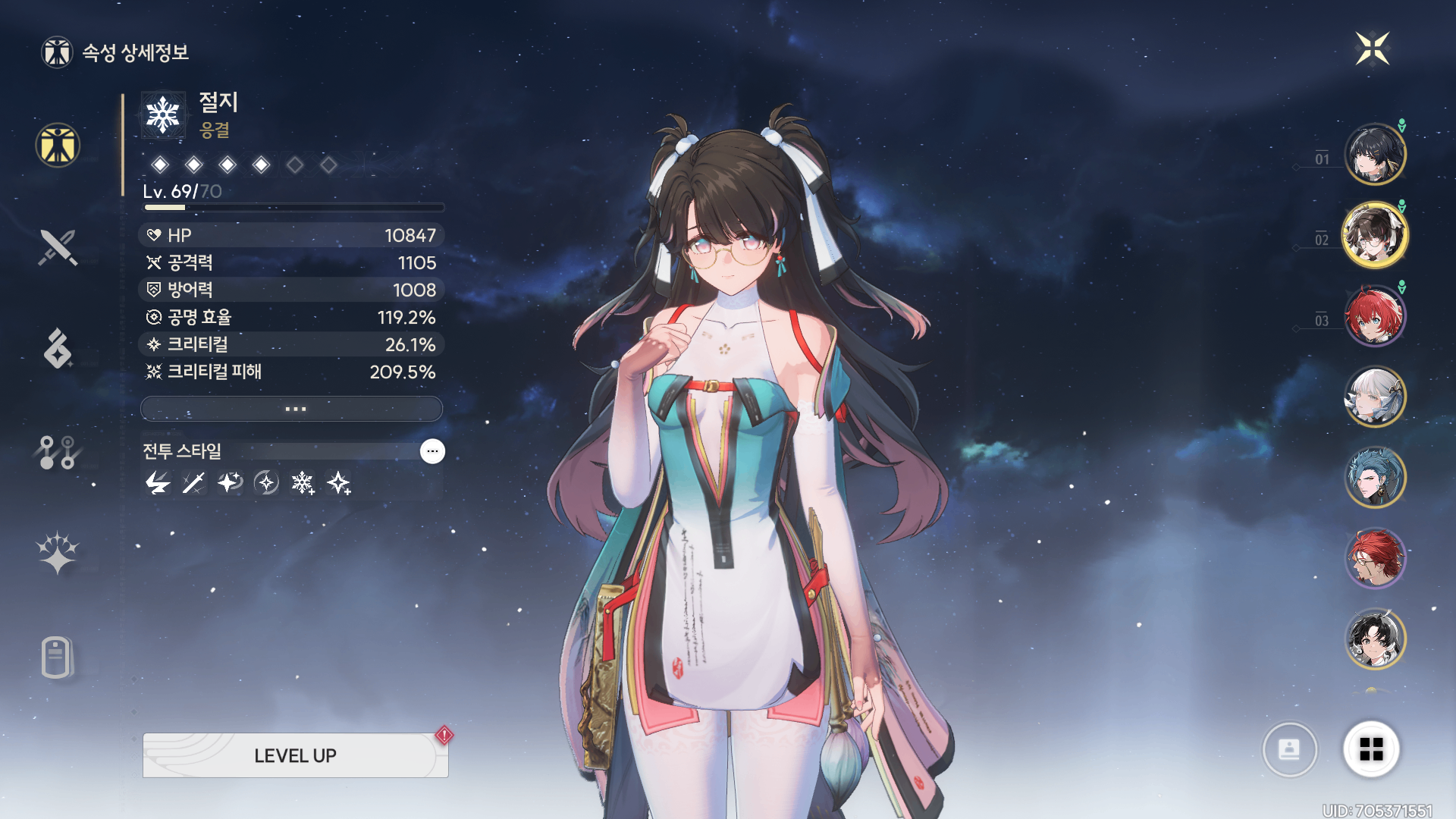Image resolution: width=1456 pixels, height=819 pixels.
Task: Select the lightning bolt combat style icon
Action: point(158,483)
